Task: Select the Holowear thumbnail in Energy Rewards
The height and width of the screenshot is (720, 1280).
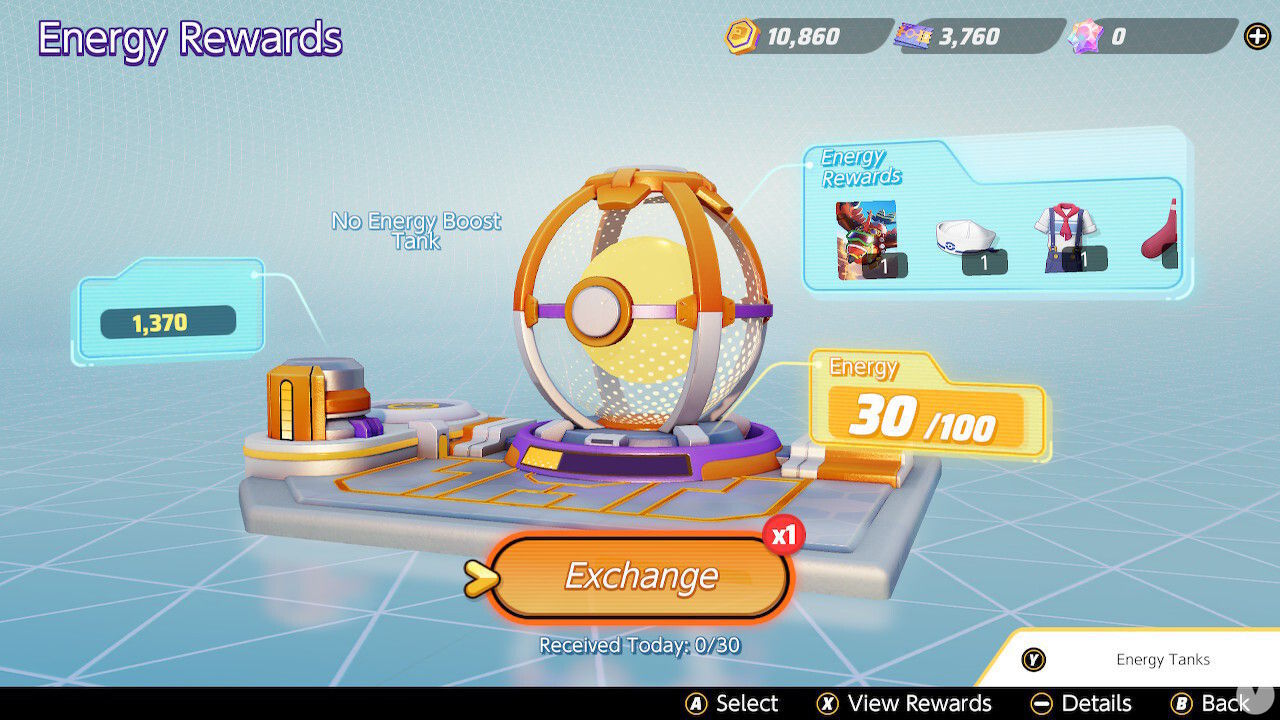Action: [x=866, y=235]
